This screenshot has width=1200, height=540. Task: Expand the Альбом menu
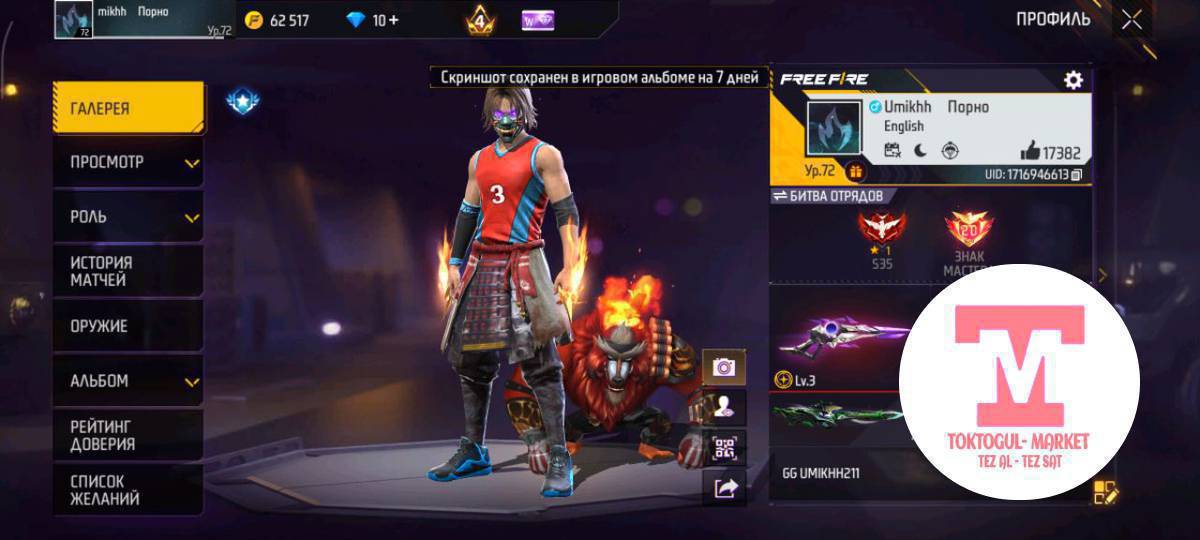(x=128, y=380)
